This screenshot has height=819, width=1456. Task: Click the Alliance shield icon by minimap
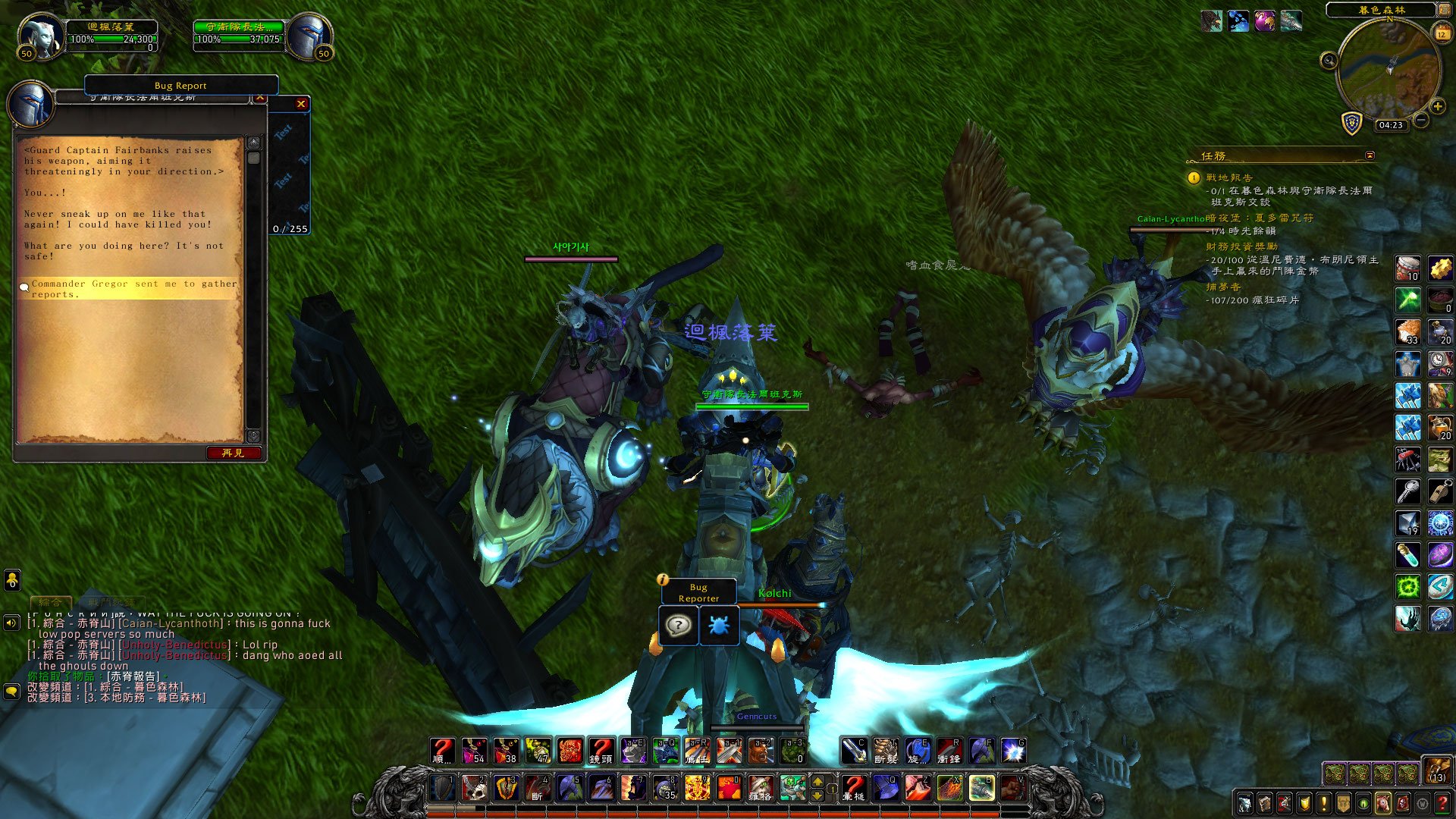coord(1352,123)
